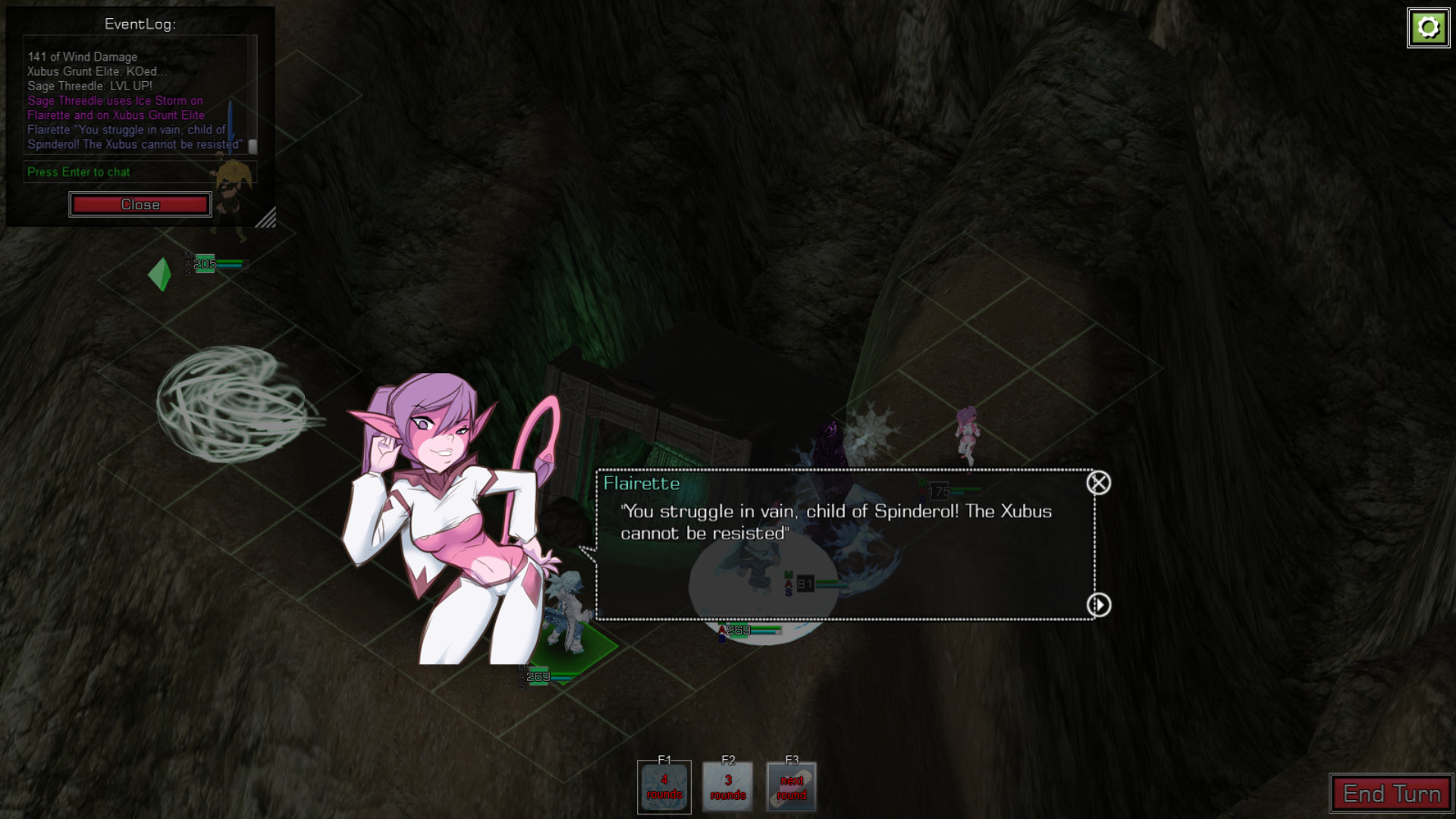Select the F2 skill slot
This screenshot has width=1456, height=819.
click(x=728, y=787)
